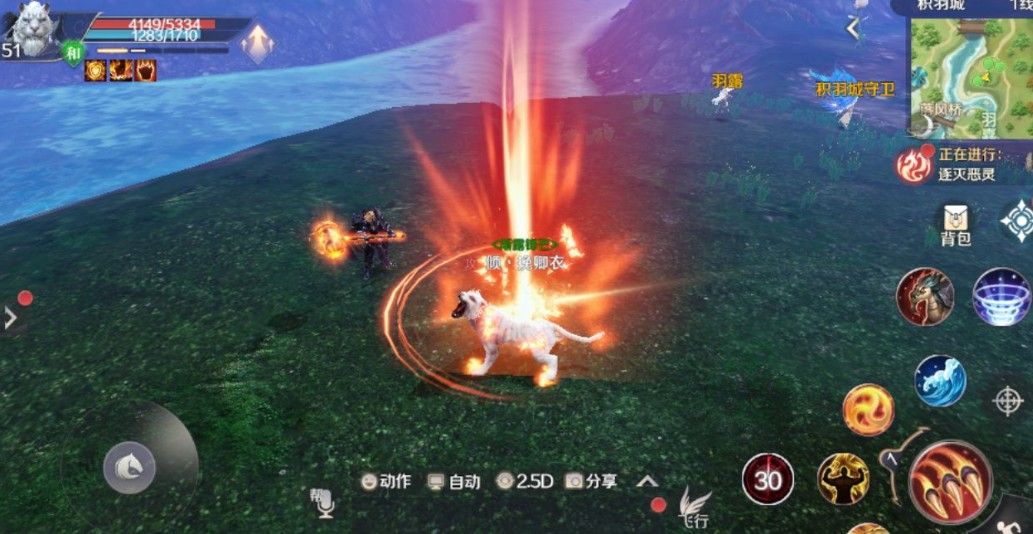Activate 飞行 flight mode

point(694,506)
